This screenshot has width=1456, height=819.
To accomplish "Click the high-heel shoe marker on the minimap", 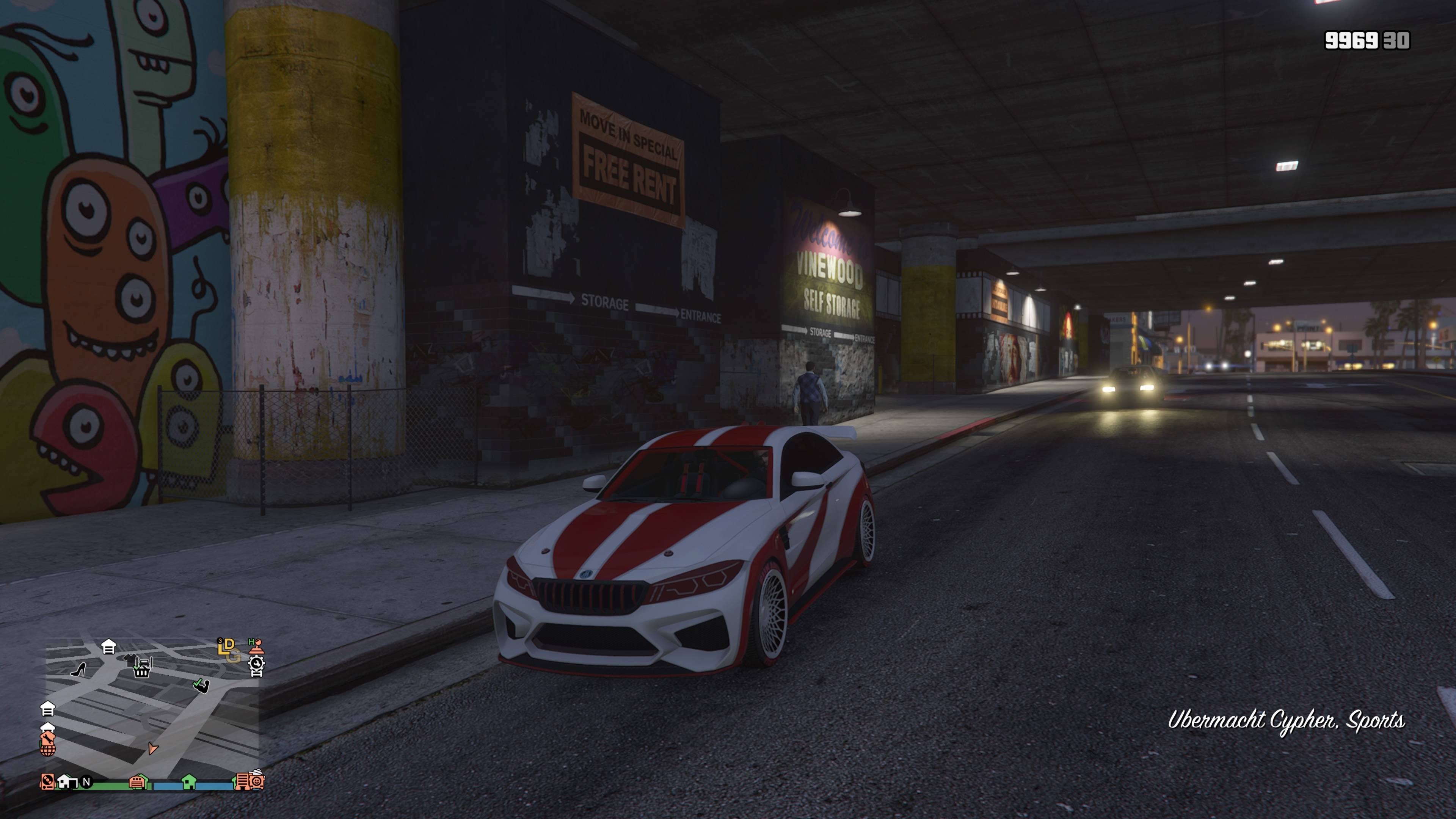I will (78, 669).
